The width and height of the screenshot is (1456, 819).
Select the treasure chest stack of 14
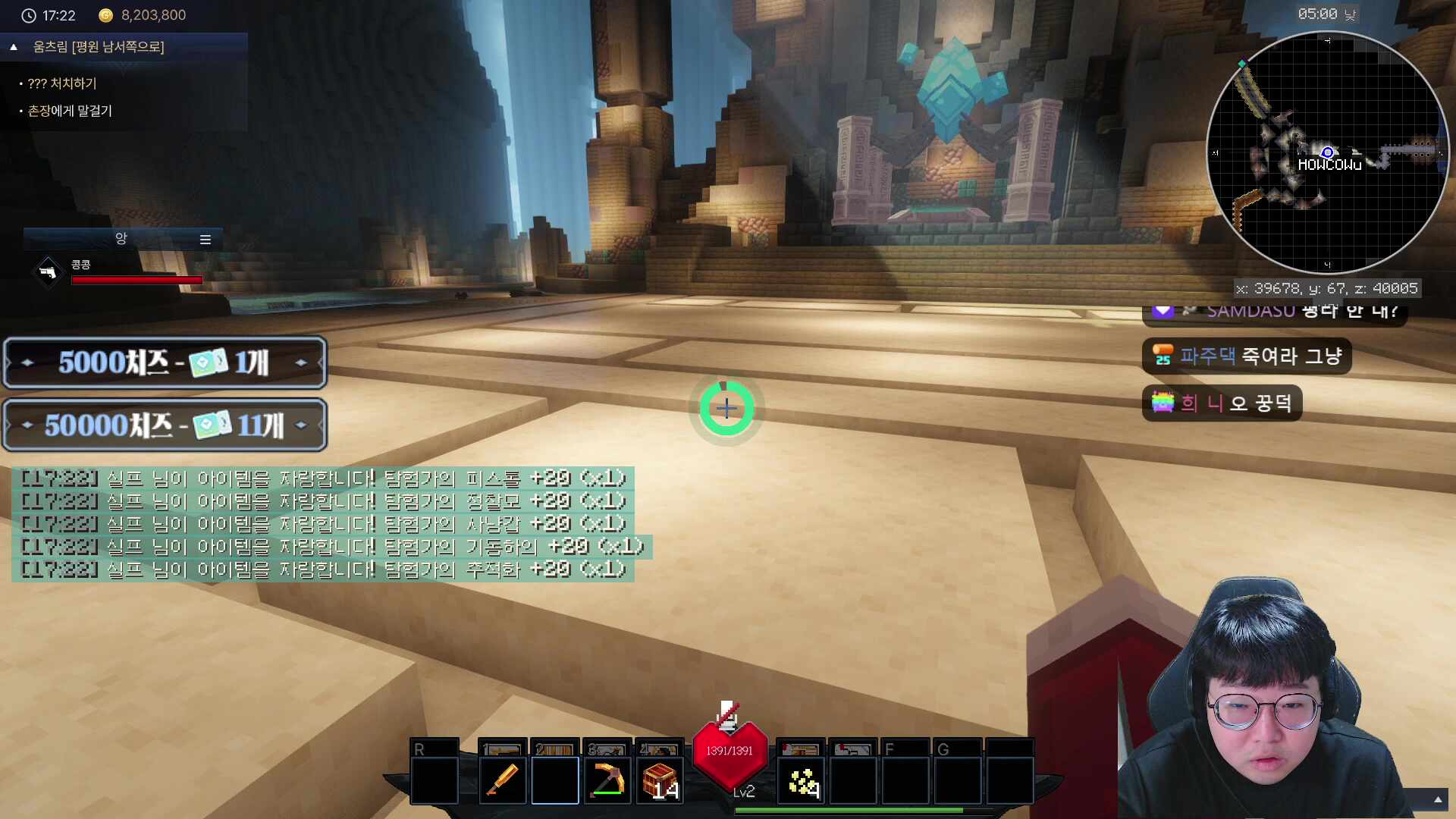[x=660, y=780]
